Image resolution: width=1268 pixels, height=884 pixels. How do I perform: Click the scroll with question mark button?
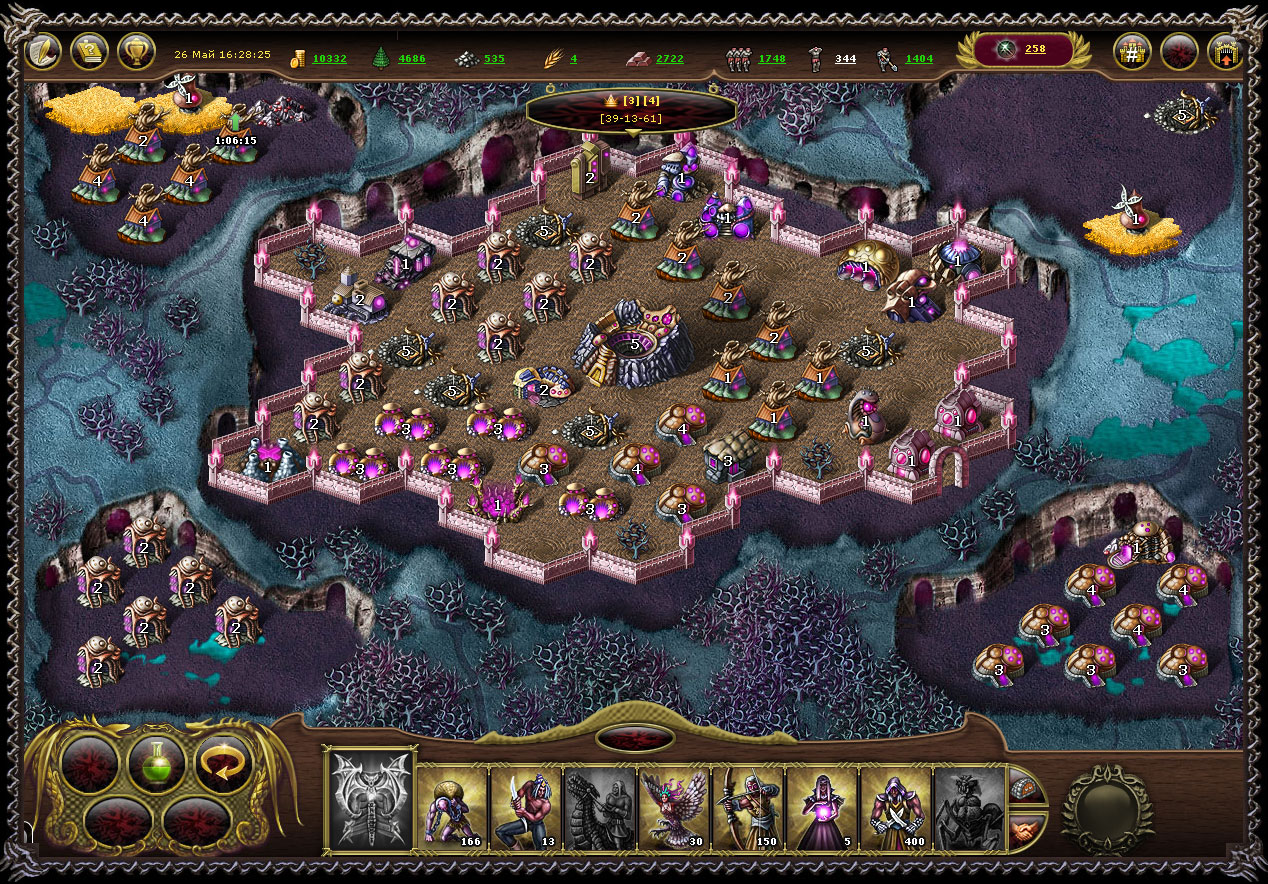tap(90, 51)
